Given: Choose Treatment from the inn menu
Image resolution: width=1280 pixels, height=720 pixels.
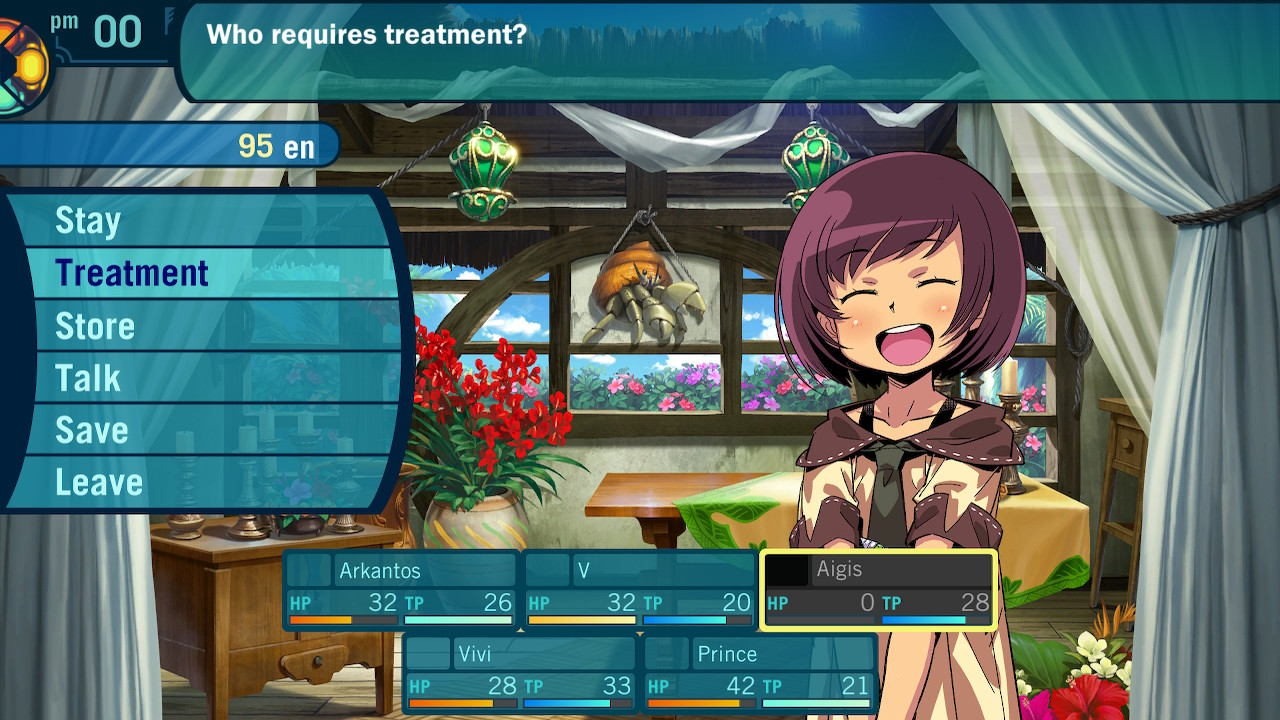Looking at the screenshot, I should (x=131, y=273).
